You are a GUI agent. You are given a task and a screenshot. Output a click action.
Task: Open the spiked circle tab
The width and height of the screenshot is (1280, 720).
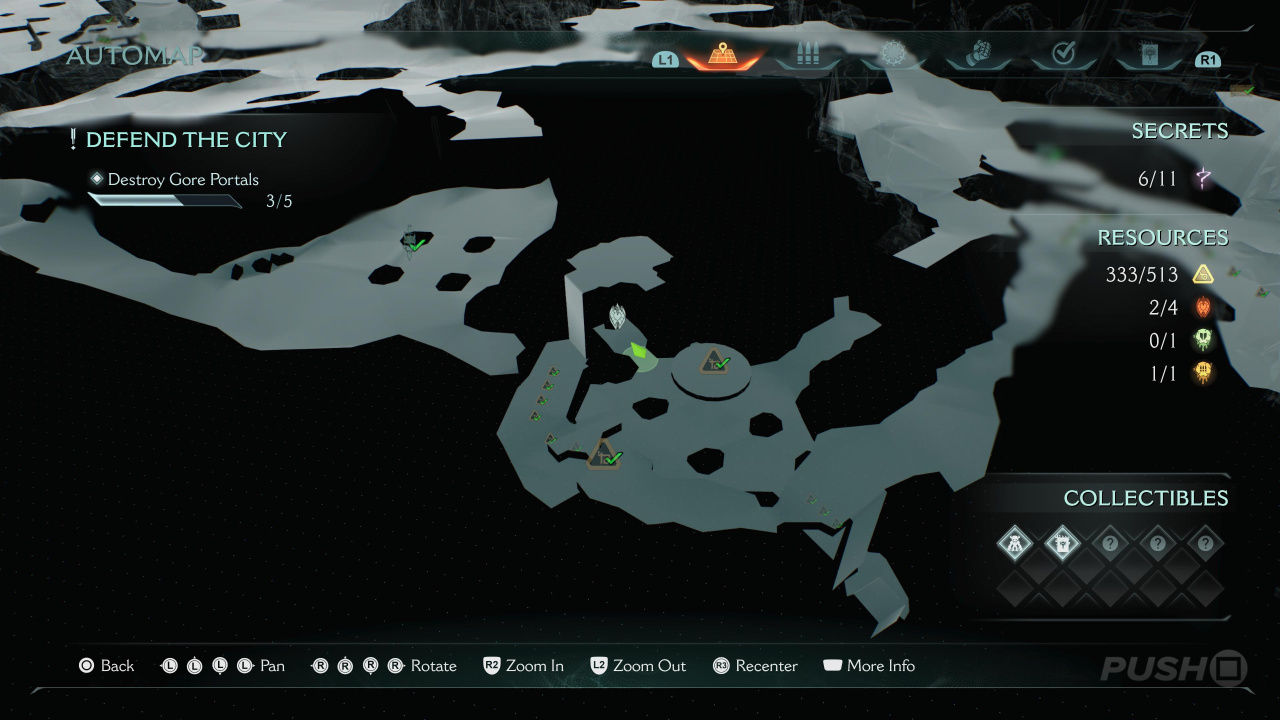pos(892,55)
